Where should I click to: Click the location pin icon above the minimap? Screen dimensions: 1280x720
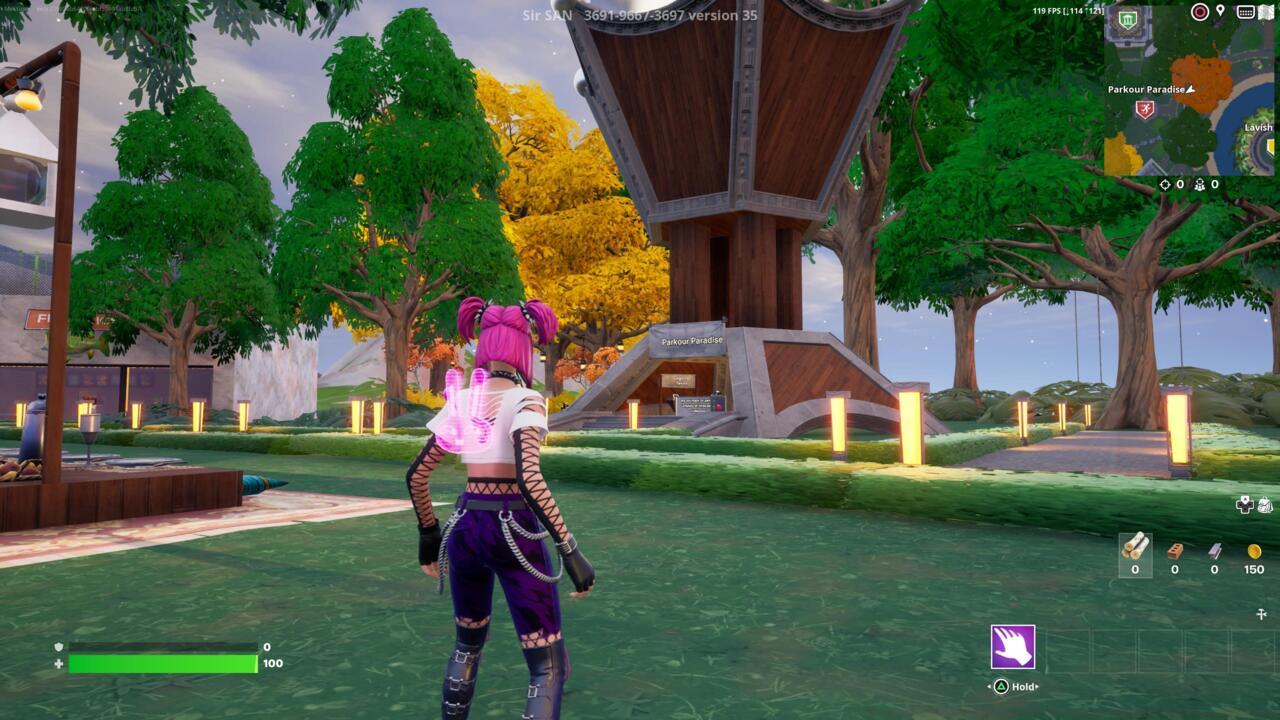coord(1219,12)
